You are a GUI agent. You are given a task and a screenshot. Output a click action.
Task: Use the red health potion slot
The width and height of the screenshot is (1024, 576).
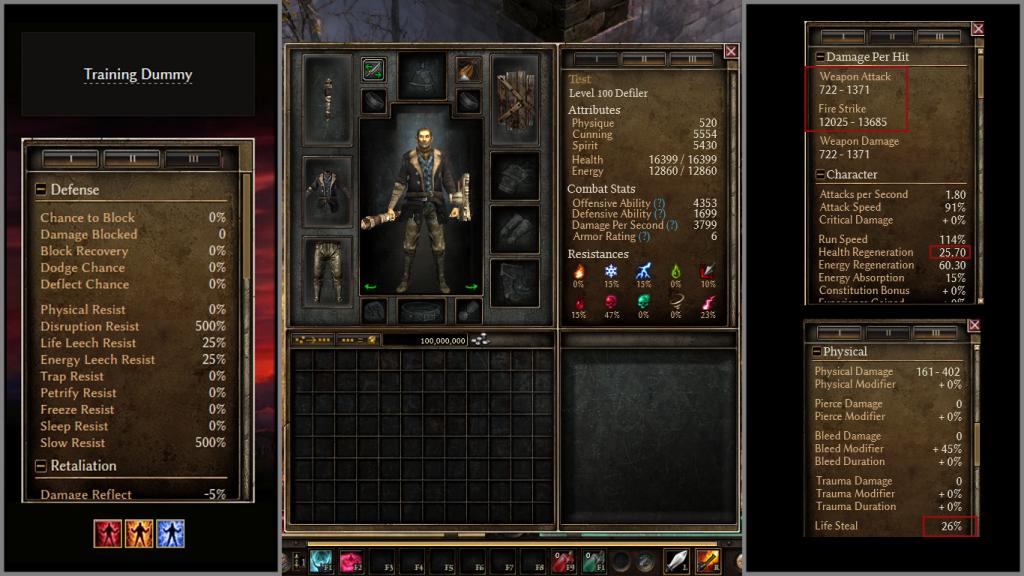tap(565, 561)
